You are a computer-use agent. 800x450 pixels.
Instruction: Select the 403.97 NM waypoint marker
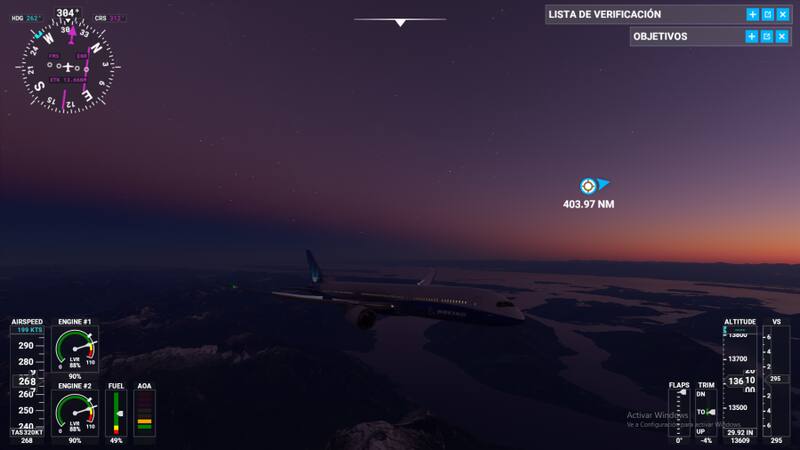click(589, 185)
